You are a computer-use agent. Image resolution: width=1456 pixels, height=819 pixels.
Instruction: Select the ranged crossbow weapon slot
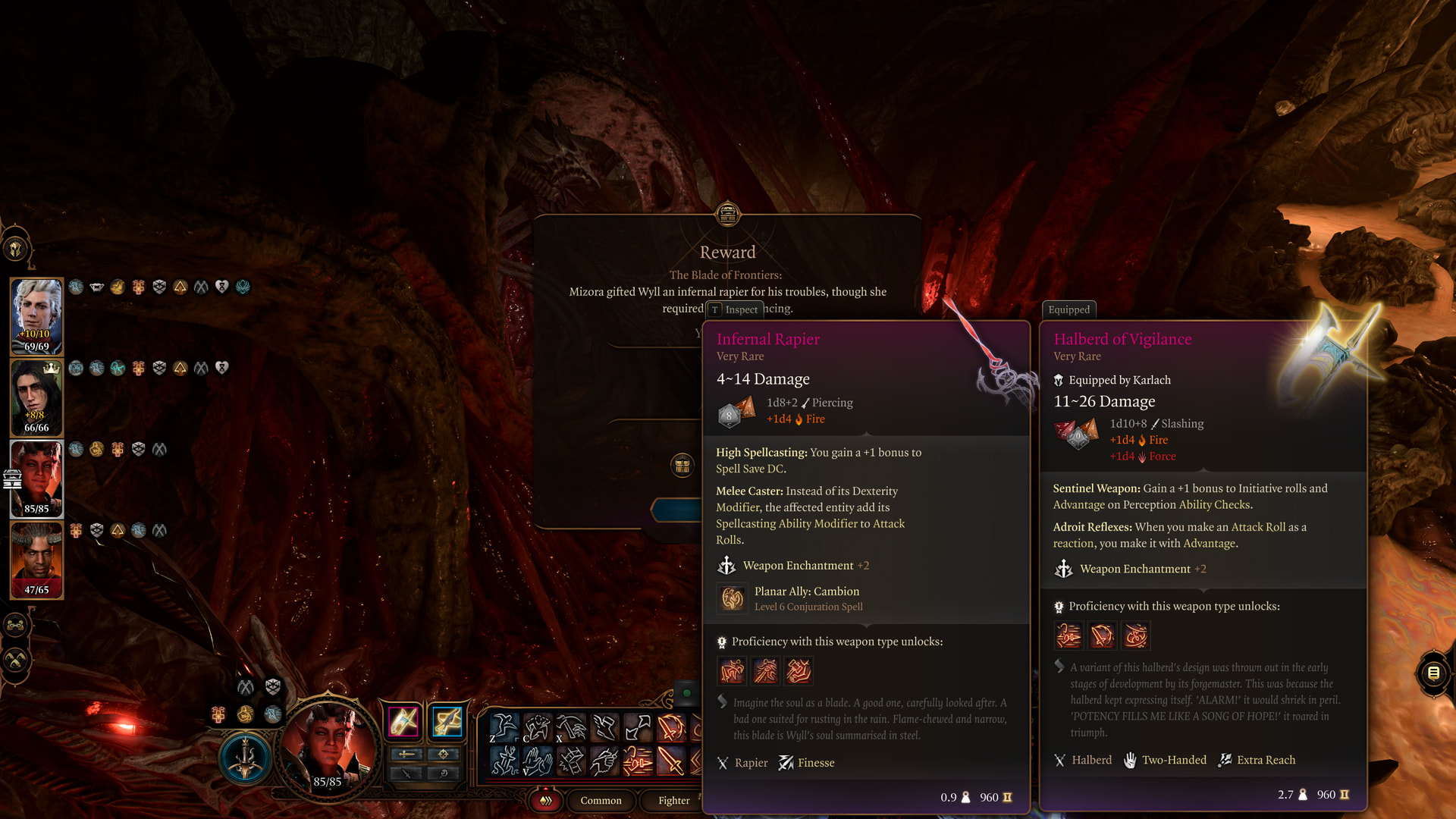pos(447,721)
